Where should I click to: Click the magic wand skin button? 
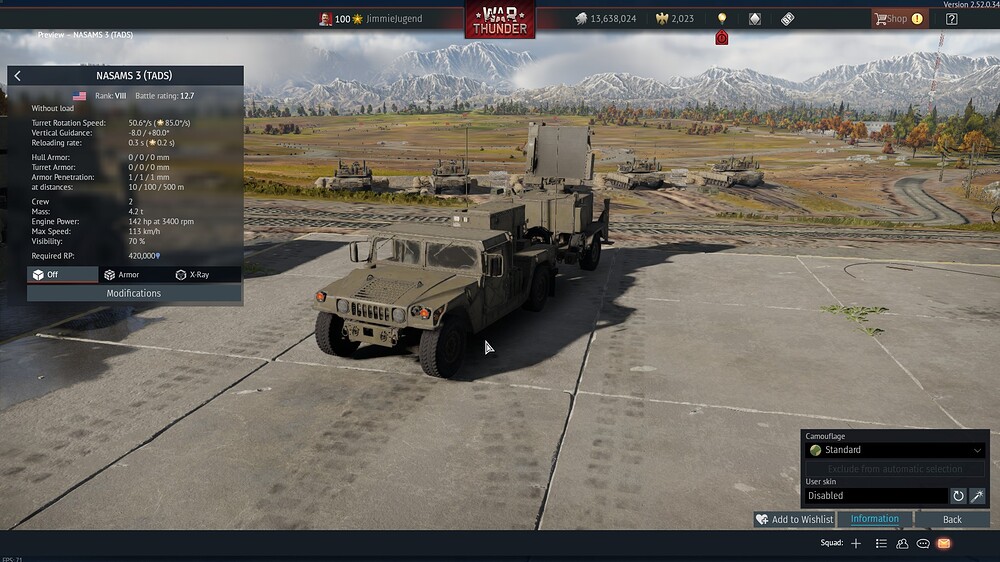(977, 495)
